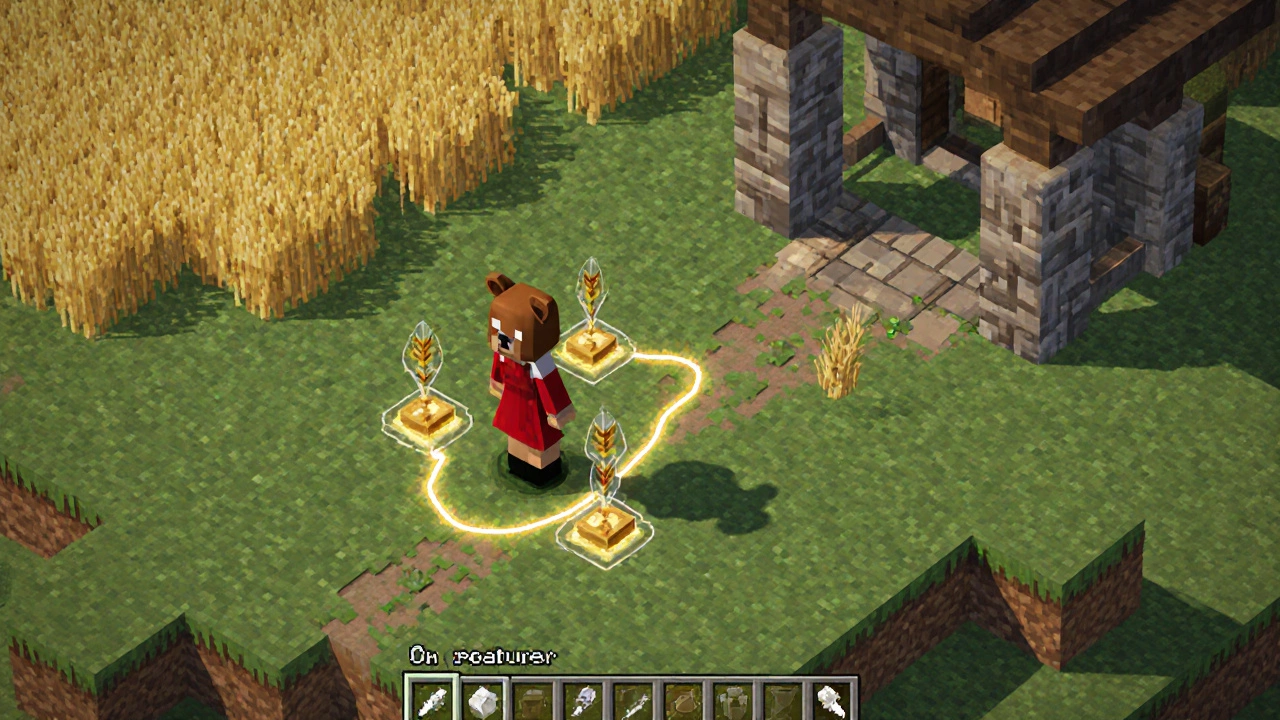This screenshot has height=720, width=1280.
Task: Select the highlighted first hotbar slot
Action: (x=432, y=700)
